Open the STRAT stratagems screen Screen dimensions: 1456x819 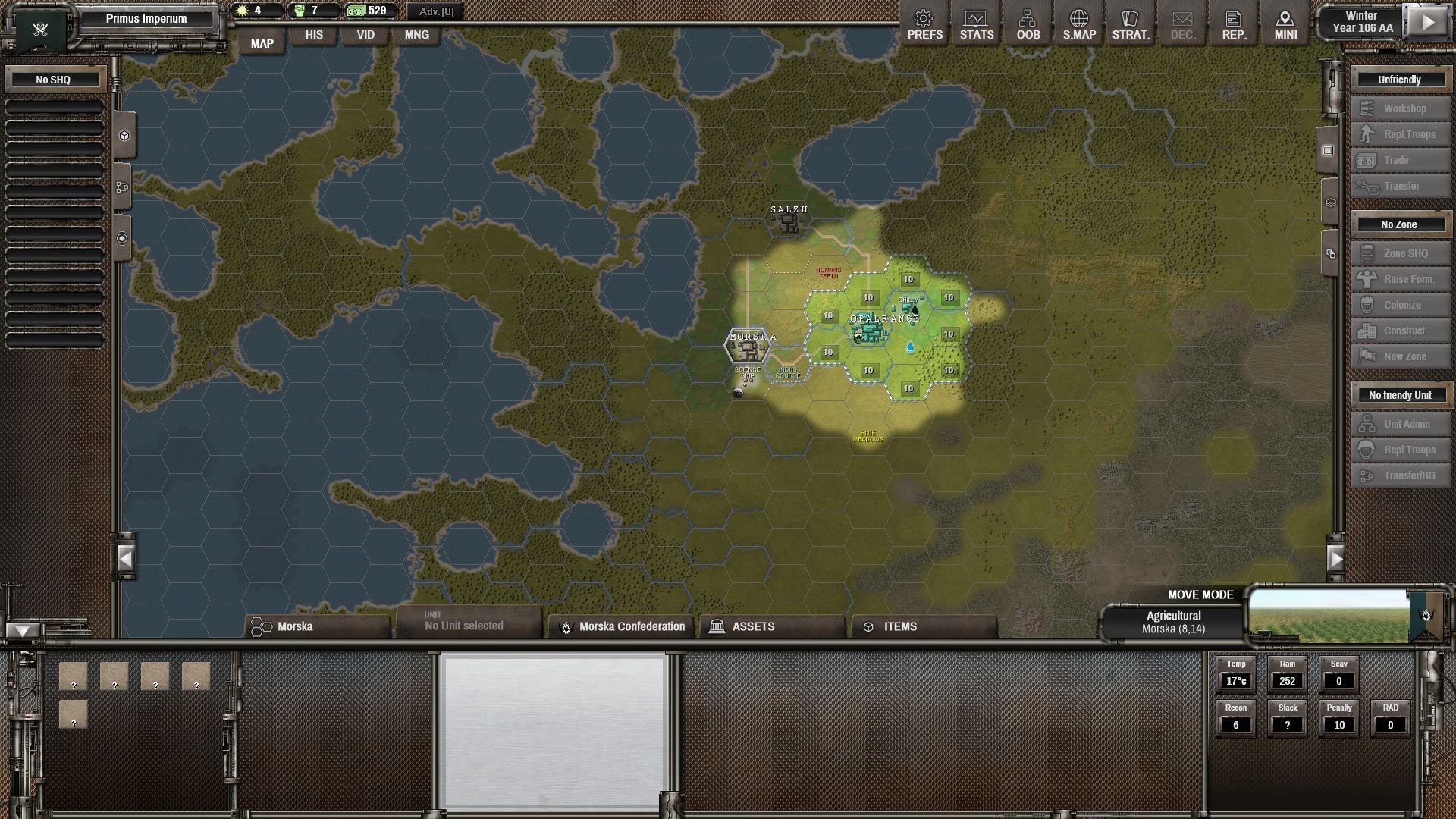[x=1131, y=23]
